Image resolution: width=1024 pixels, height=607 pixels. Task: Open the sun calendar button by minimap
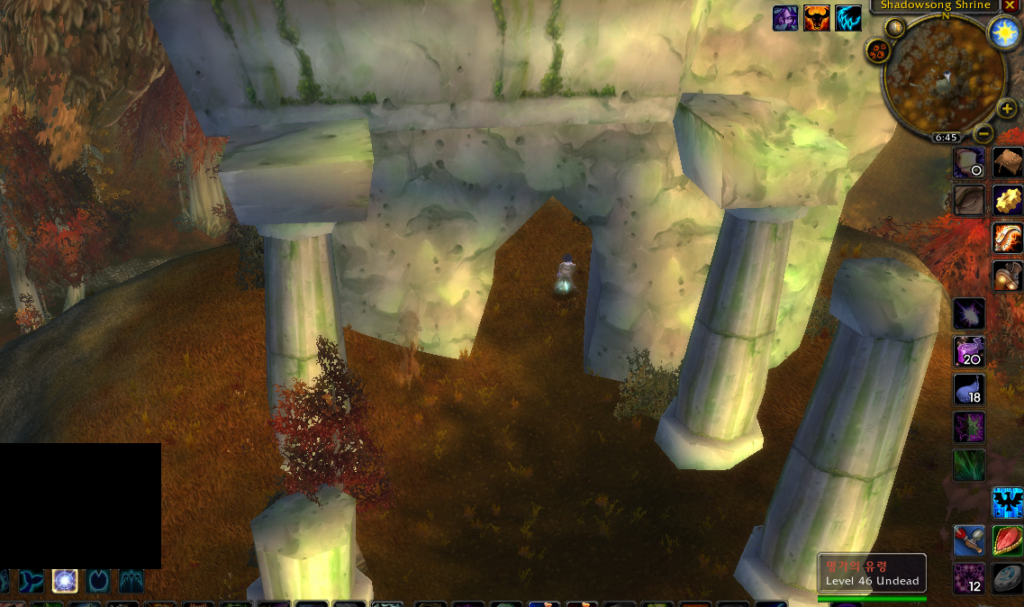[1002, 32]
